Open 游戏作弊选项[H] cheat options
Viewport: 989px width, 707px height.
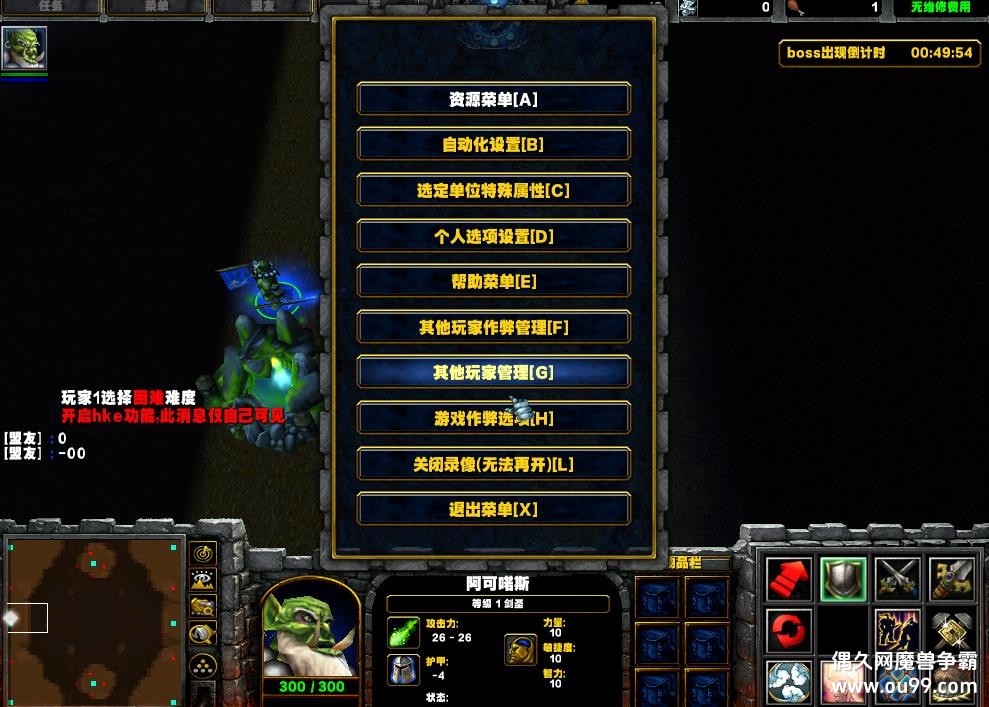(493, 418)
